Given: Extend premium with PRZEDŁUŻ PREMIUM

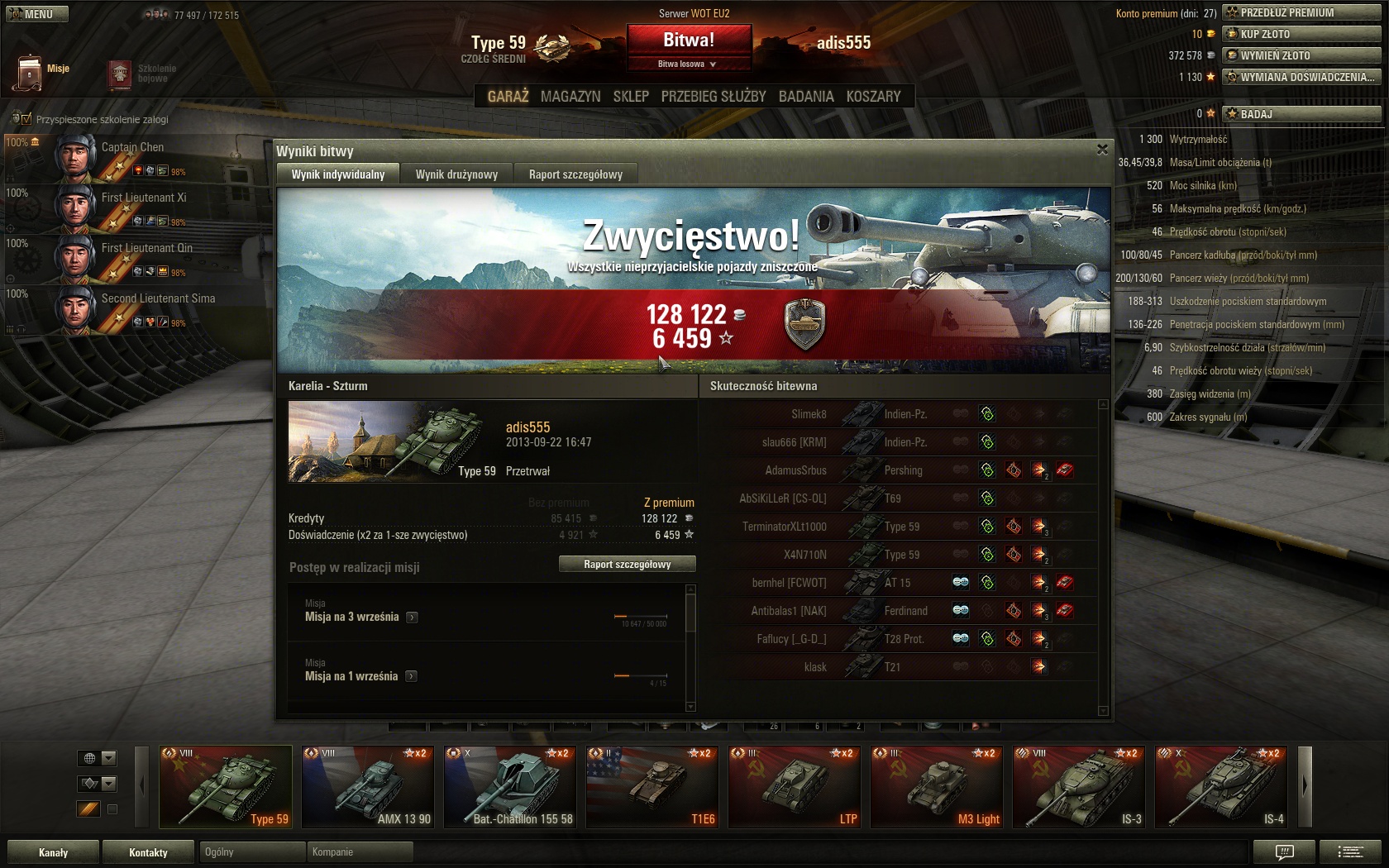Looking at the screenshot, I should (x=1301, y=12).
